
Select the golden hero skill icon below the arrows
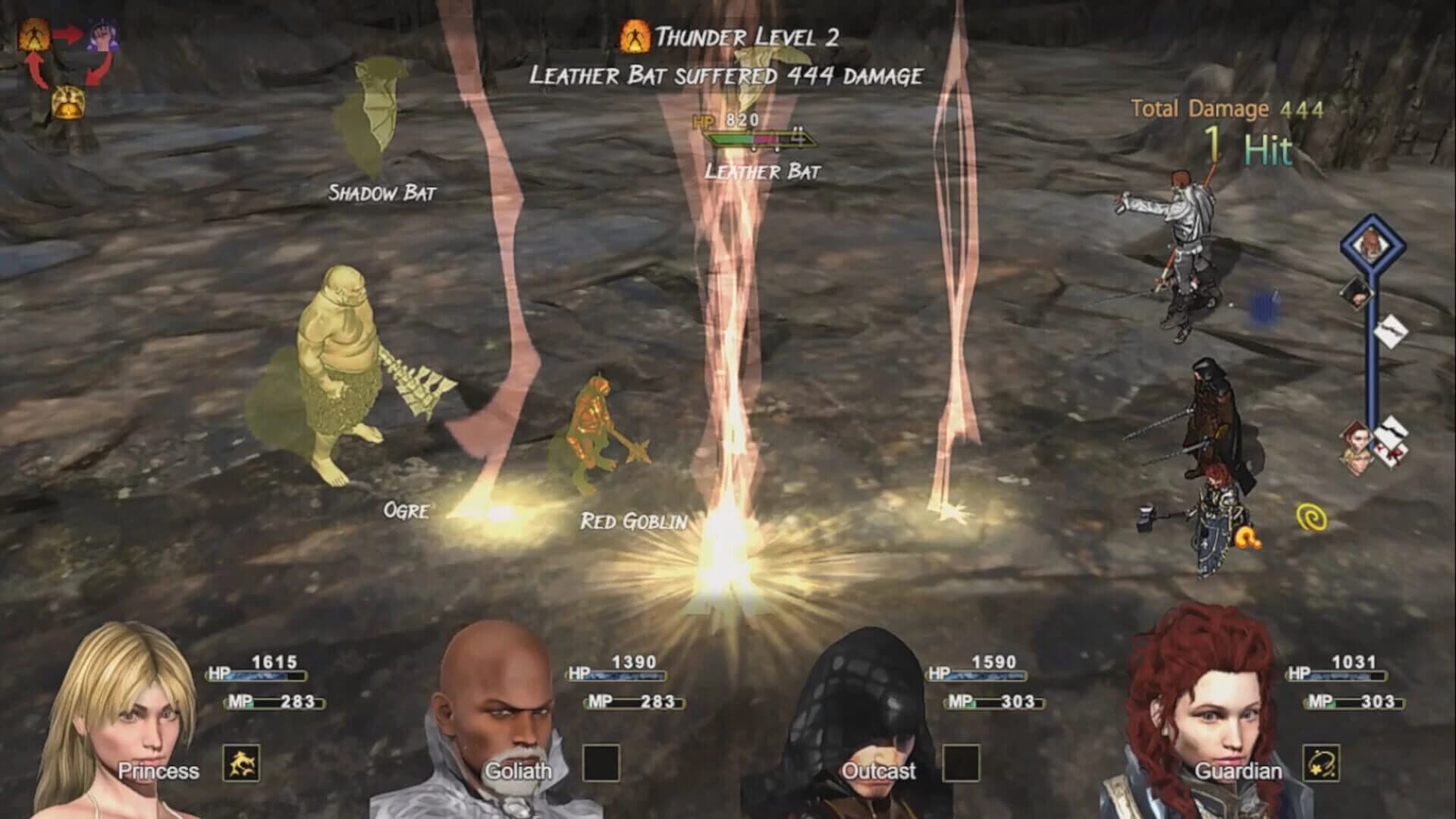click(68, 101)
